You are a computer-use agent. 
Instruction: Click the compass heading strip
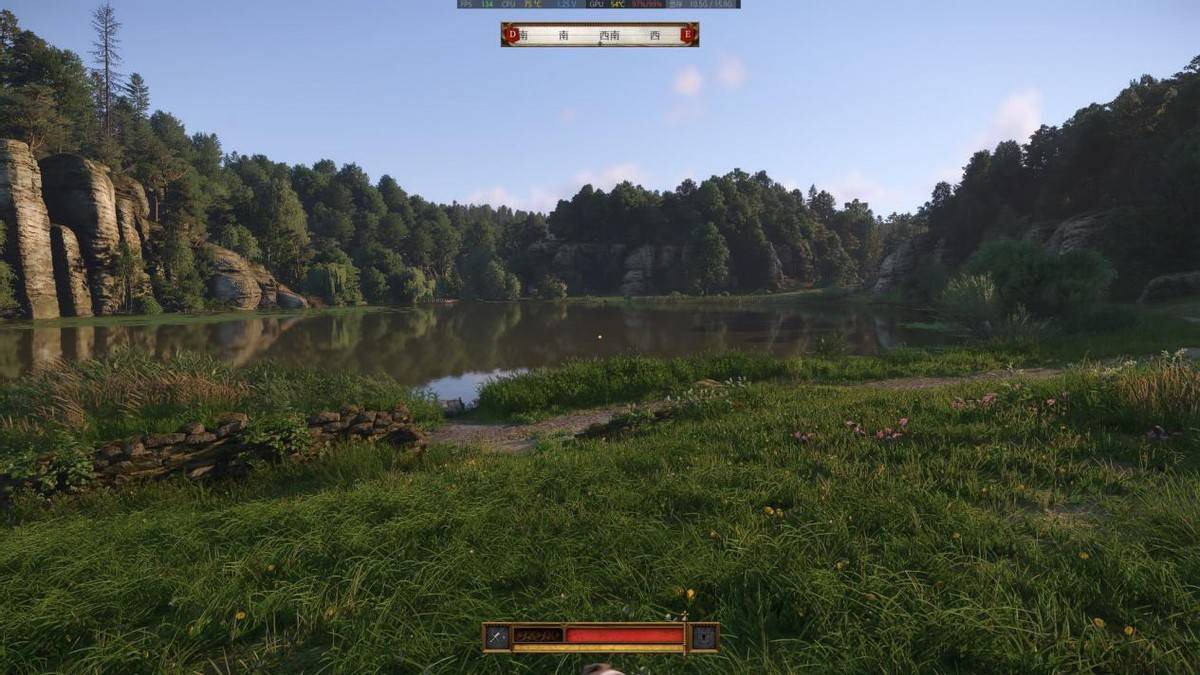[x=600, y=35]
